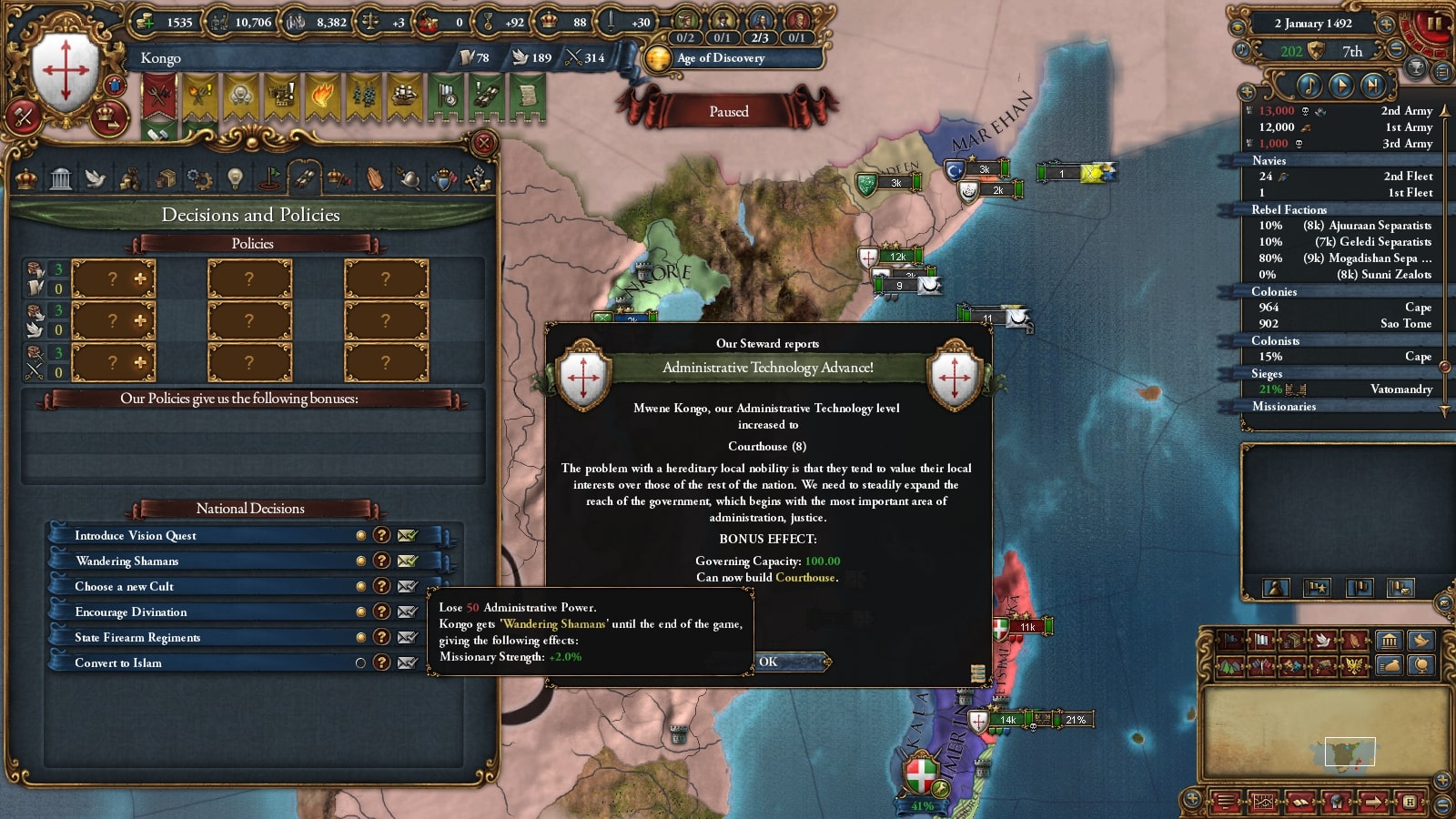
Task: Open the Sao Tome colony entry
Action: coord(1405,324)
